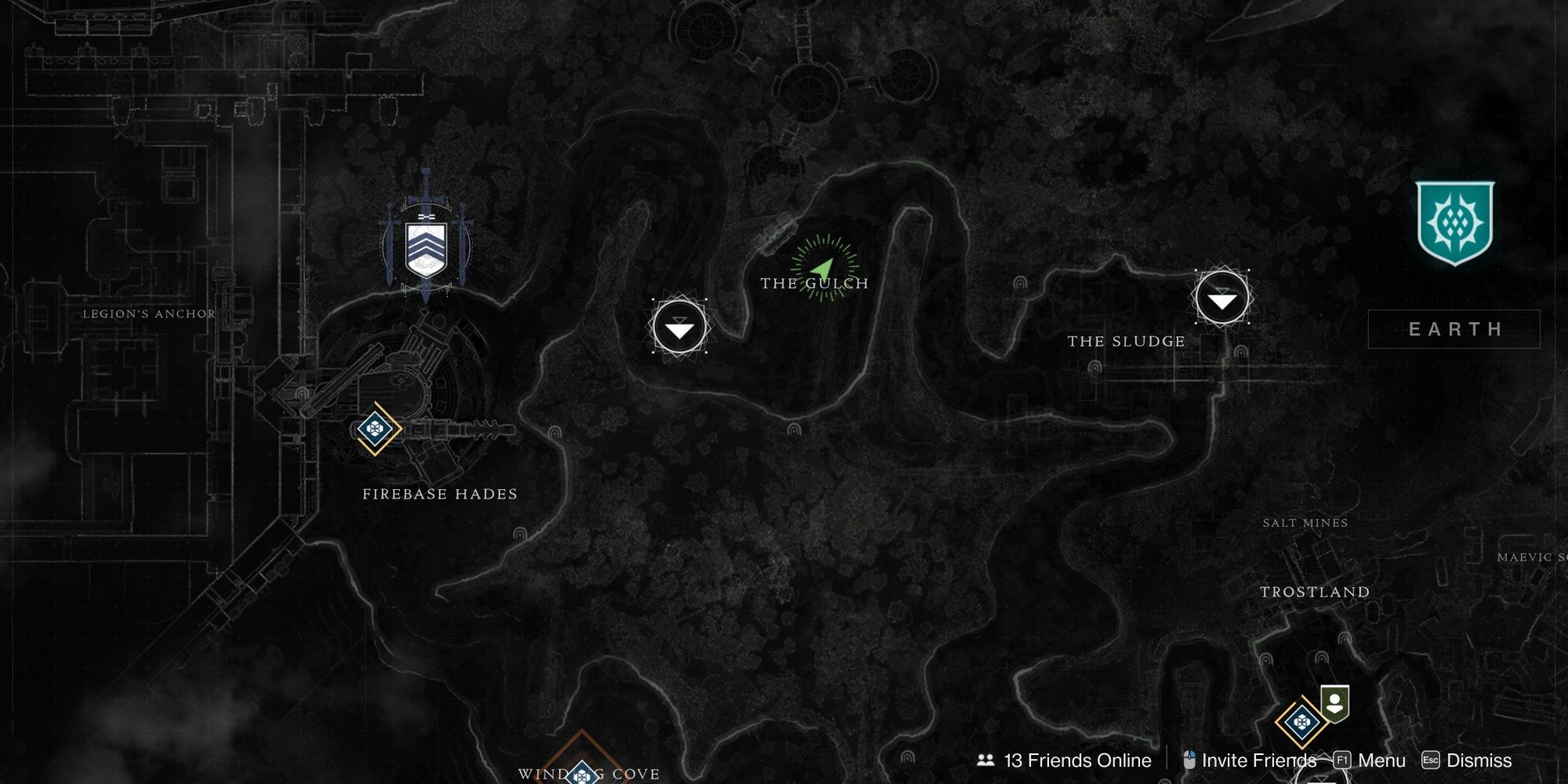Click the F1 key indicator next to Menu
Viewport: 1568px width, 784px height.
coord(1342,759)
